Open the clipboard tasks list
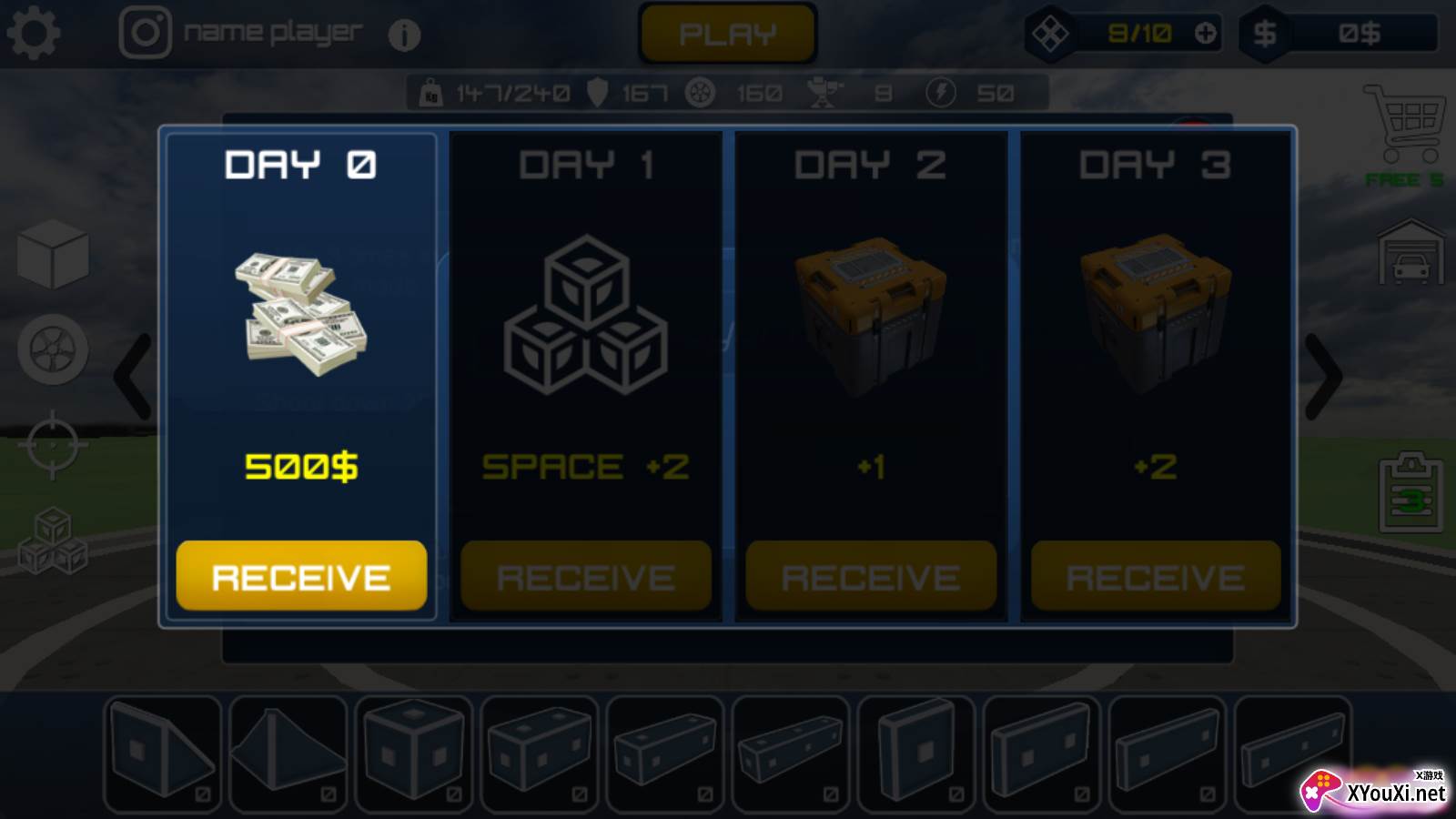The width and height of the screenshot is (1456, 819). pyautogui.click(x=1410, y=493)
